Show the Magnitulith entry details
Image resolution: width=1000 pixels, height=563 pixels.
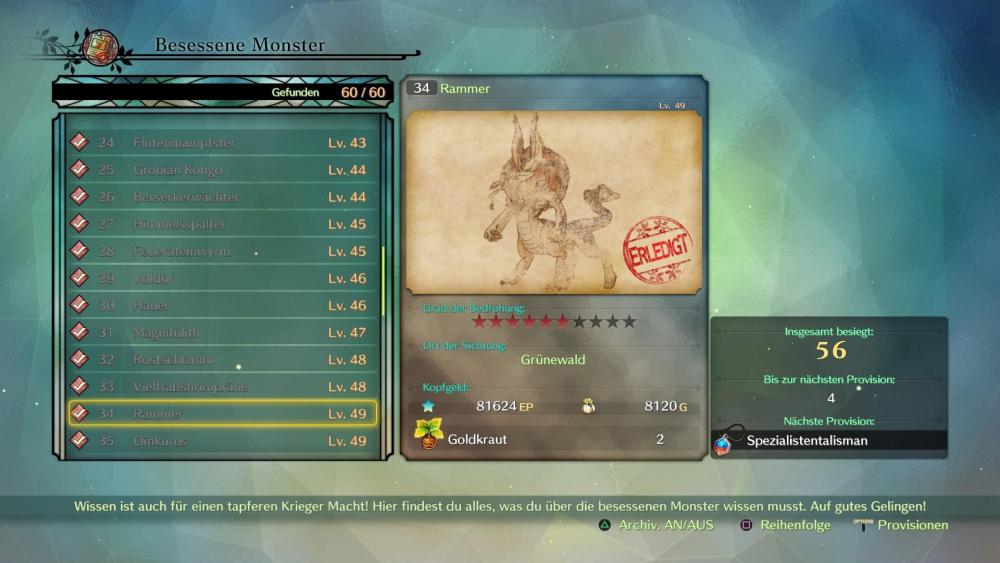[x=222, y=332]
